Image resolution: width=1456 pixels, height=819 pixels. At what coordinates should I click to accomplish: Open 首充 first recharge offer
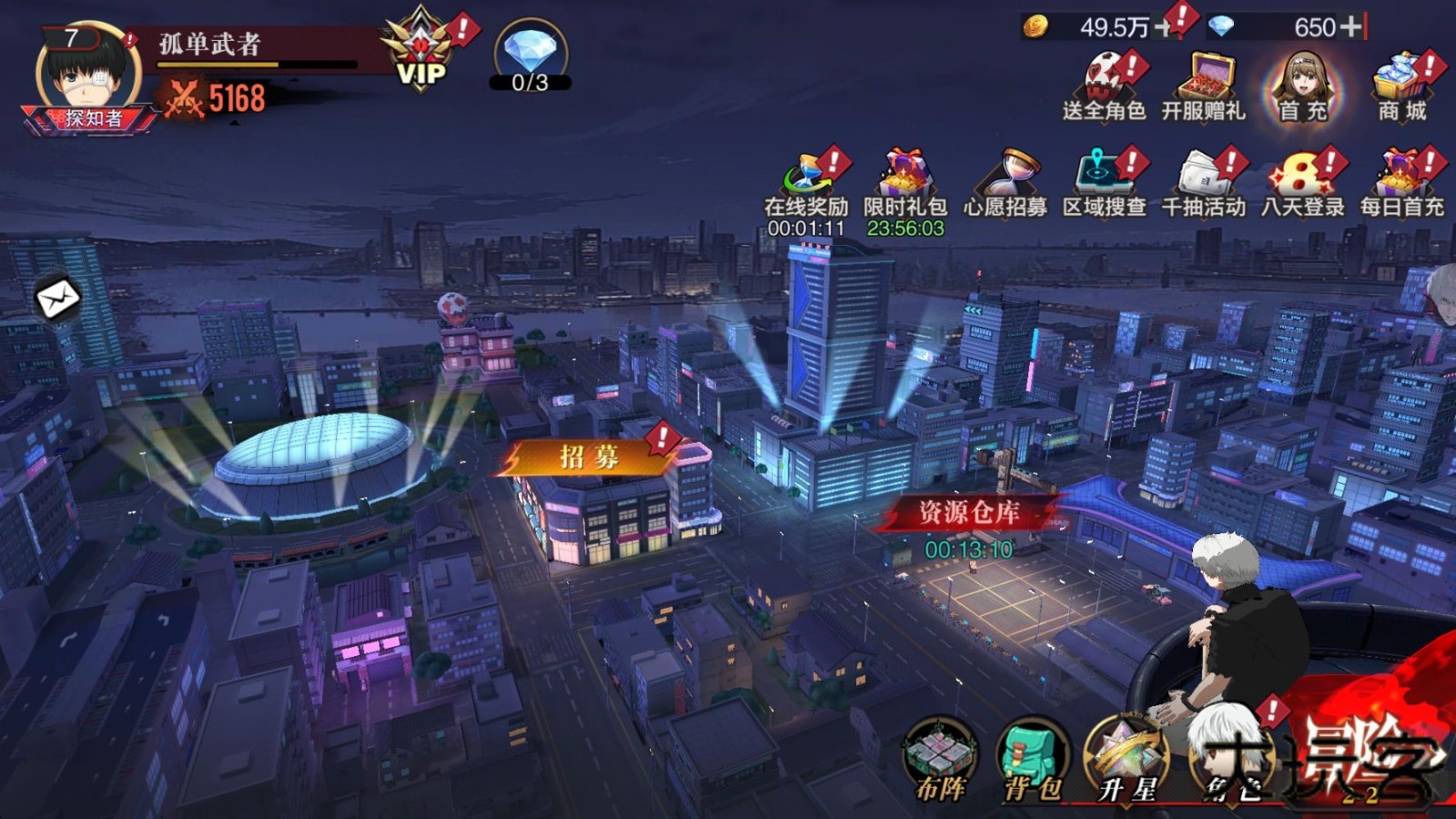1302,86
